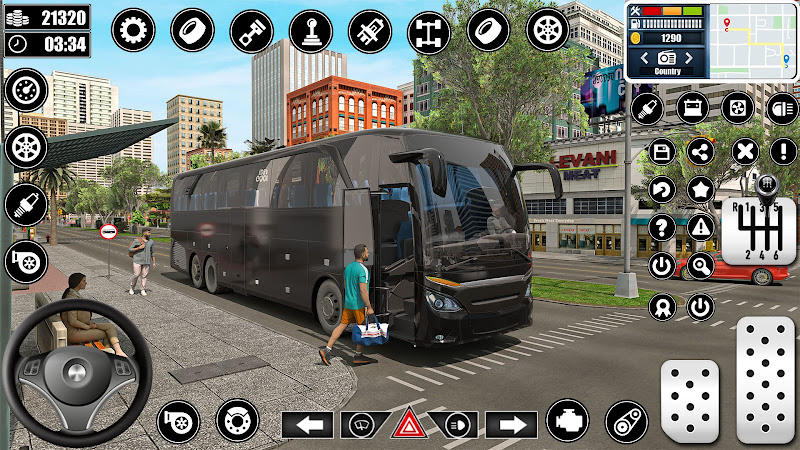Image resolution: width=800 pixels, height=450 pixels.
Task: Open the chassis axle upgrade icon
Action: point(428,30)
